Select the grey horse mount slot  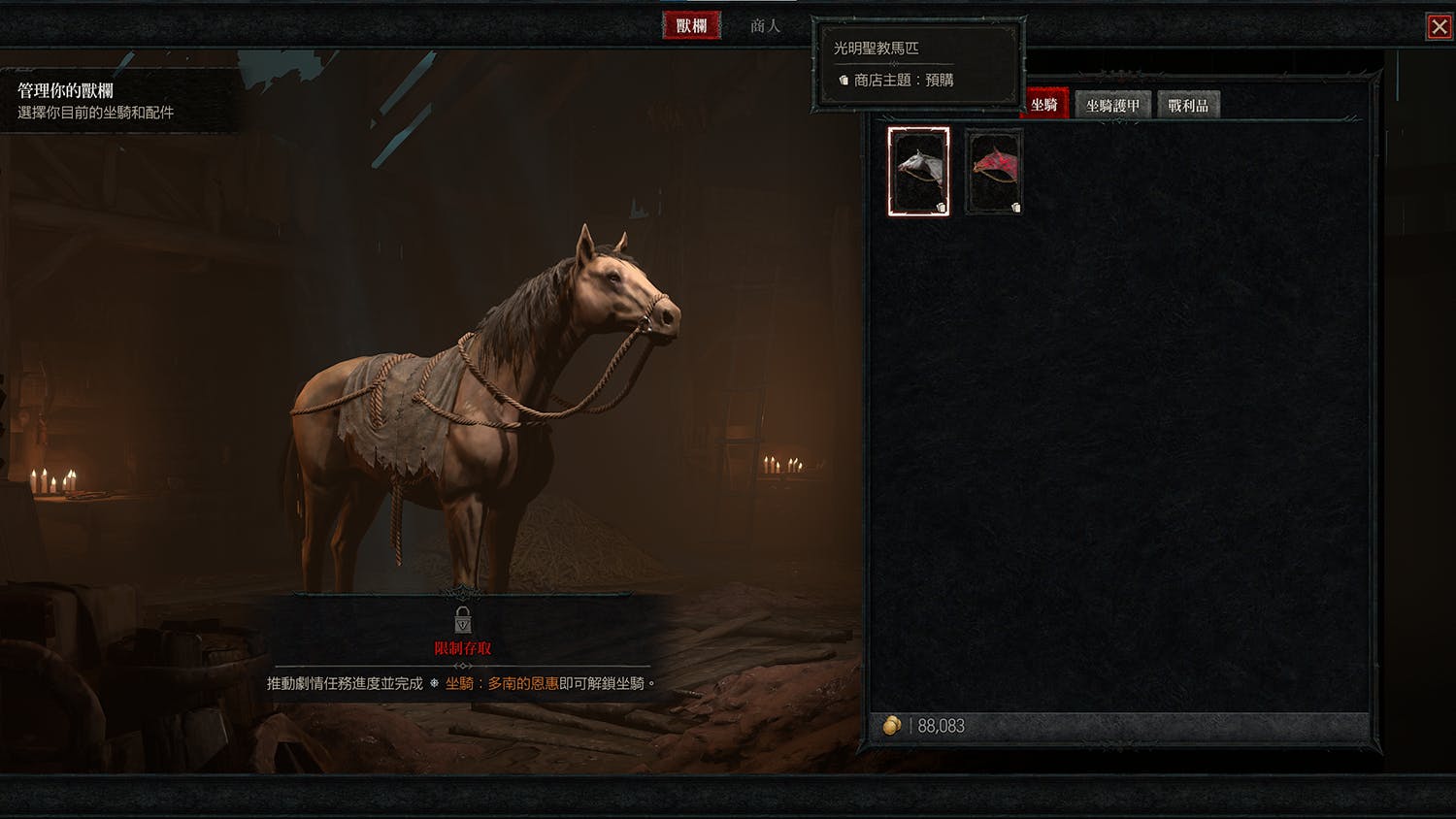(918, 172)
